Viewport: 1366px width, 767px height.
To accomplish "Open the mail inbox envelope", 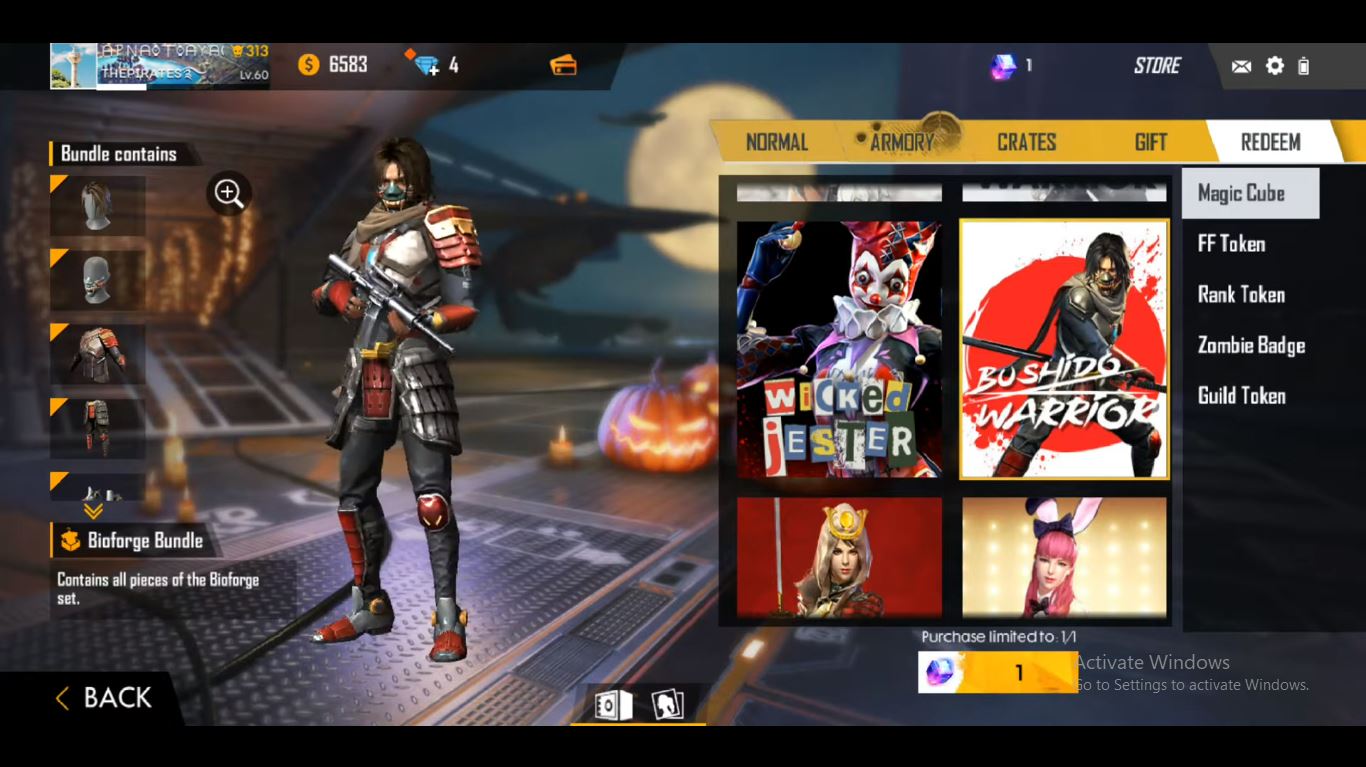I will coord(1241,66).
